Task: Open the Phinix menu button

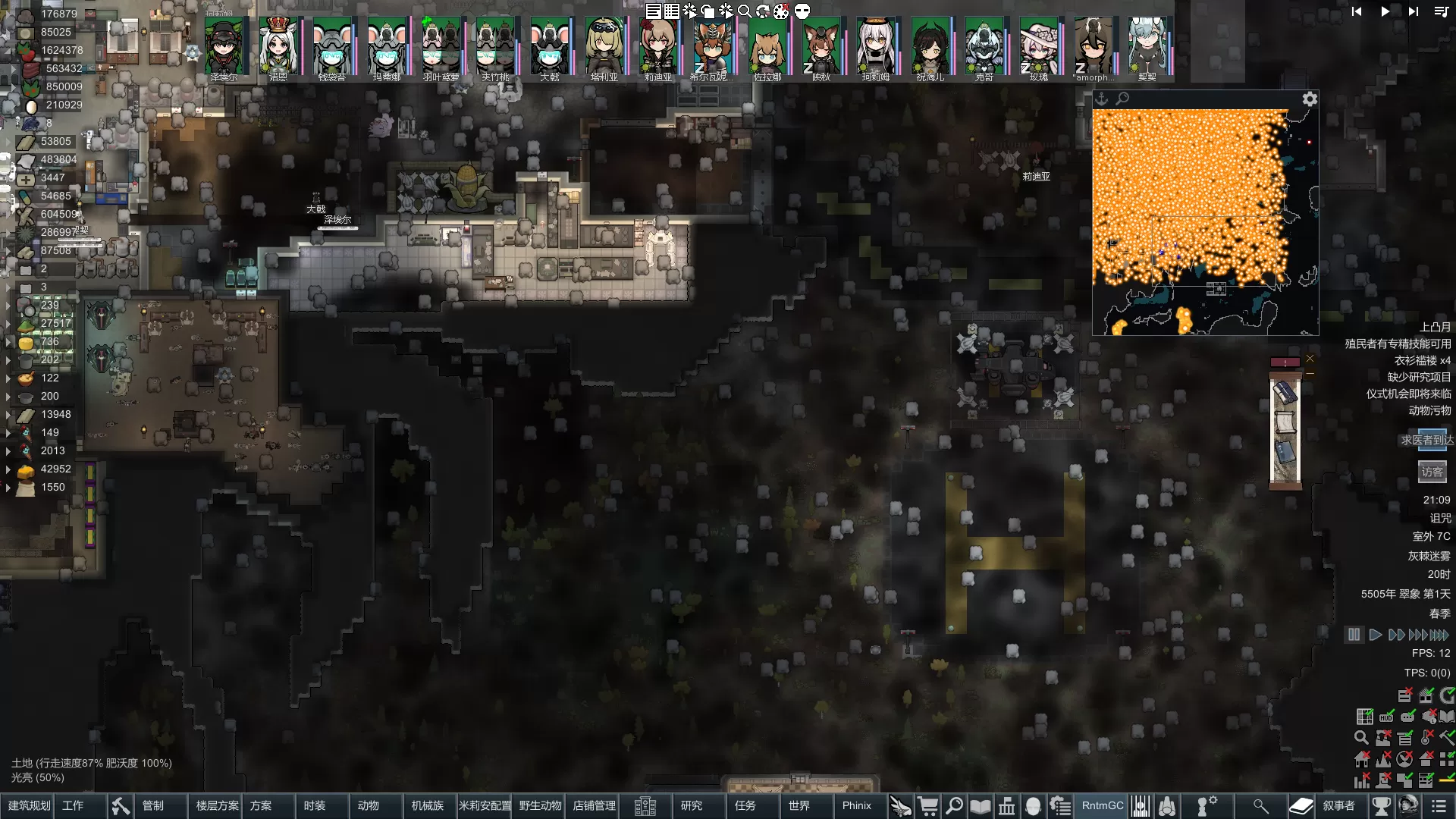Action: [x=857, y=805]
